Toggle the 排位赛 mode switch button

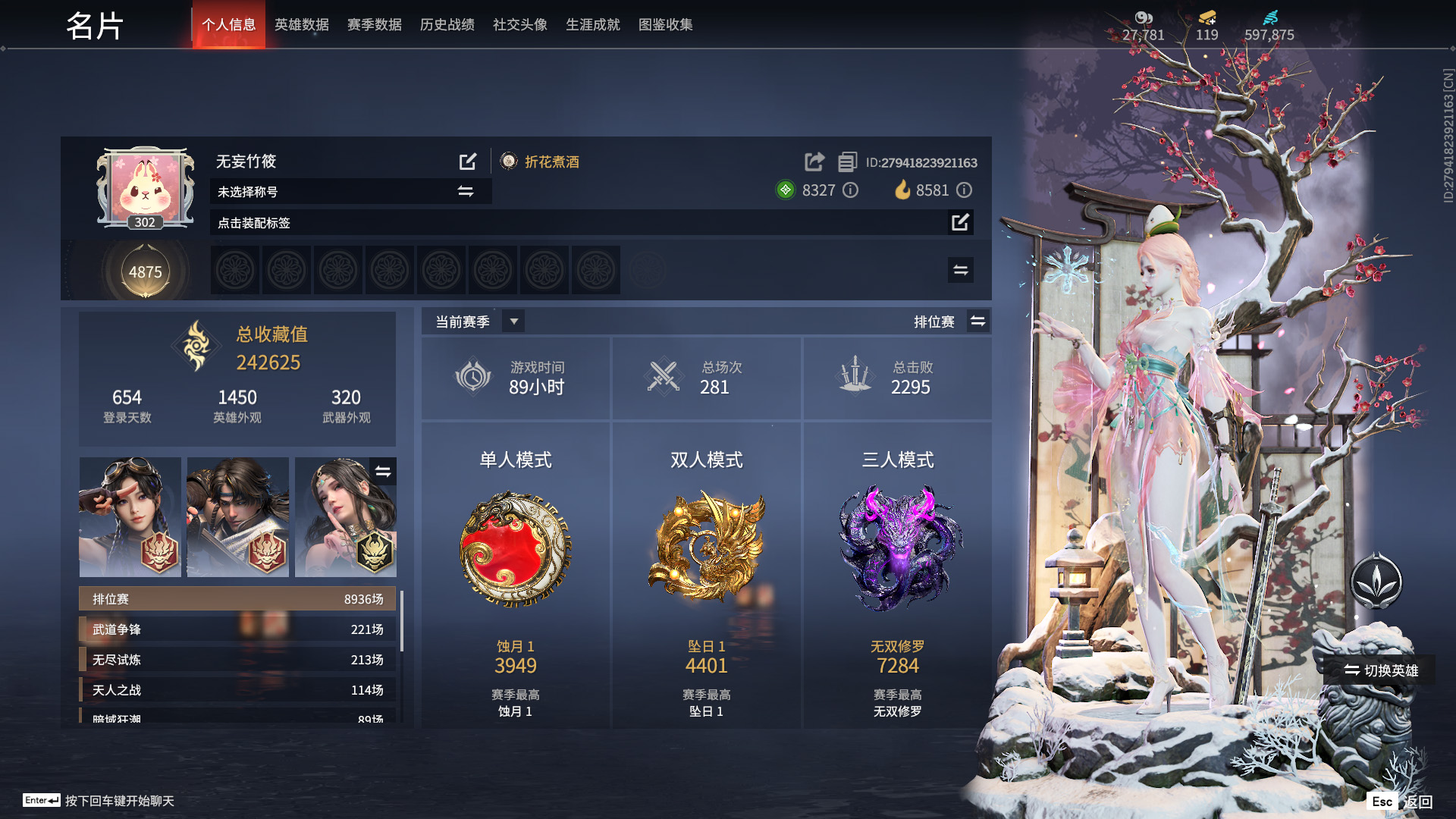click(x=978, y=322)
